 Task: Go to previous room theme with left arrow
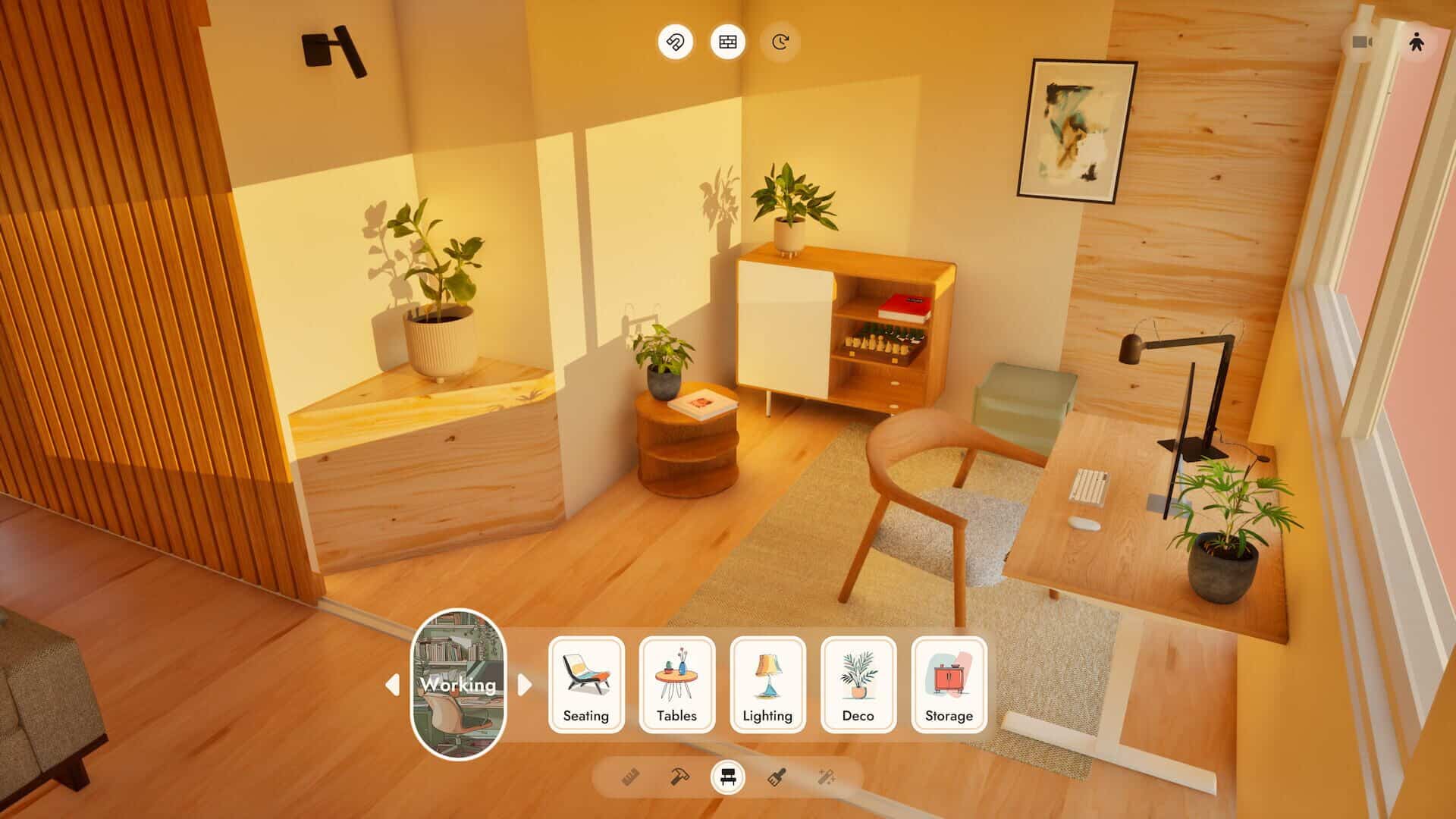tap(392, 685)
